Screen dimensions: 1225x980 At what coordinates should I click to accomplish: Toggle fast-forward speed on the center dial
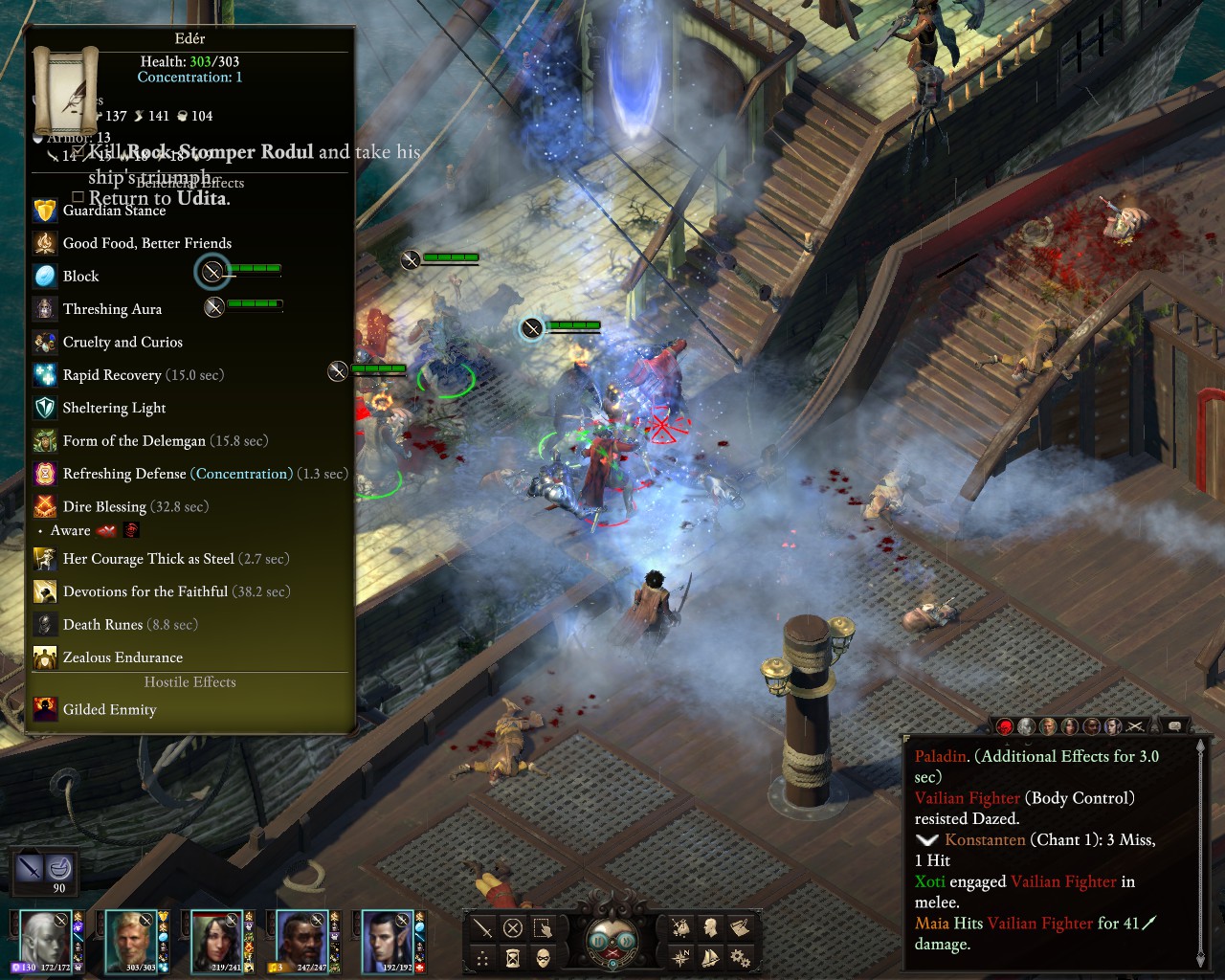click(627, 941)
